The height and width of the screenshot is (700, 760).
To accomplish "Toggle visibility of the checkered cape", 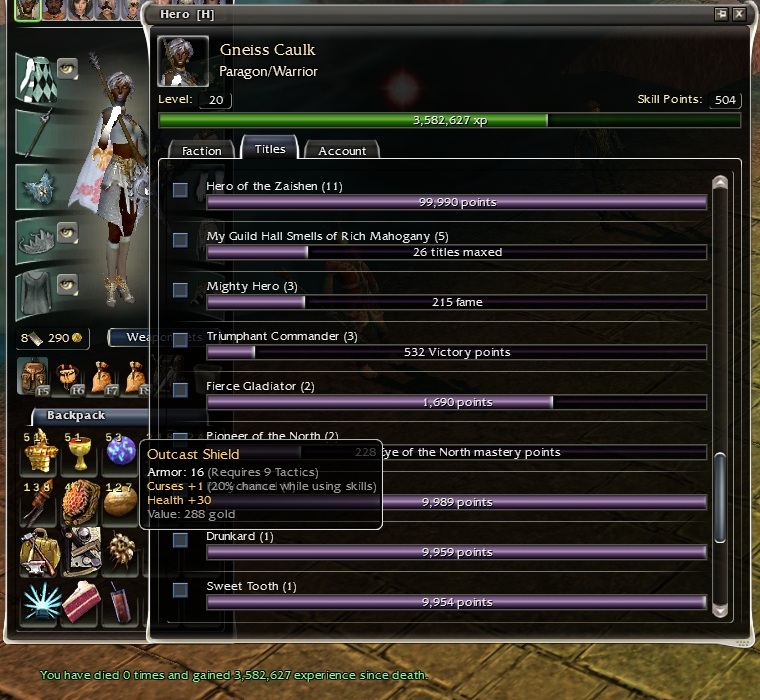I will pos(67,68).
